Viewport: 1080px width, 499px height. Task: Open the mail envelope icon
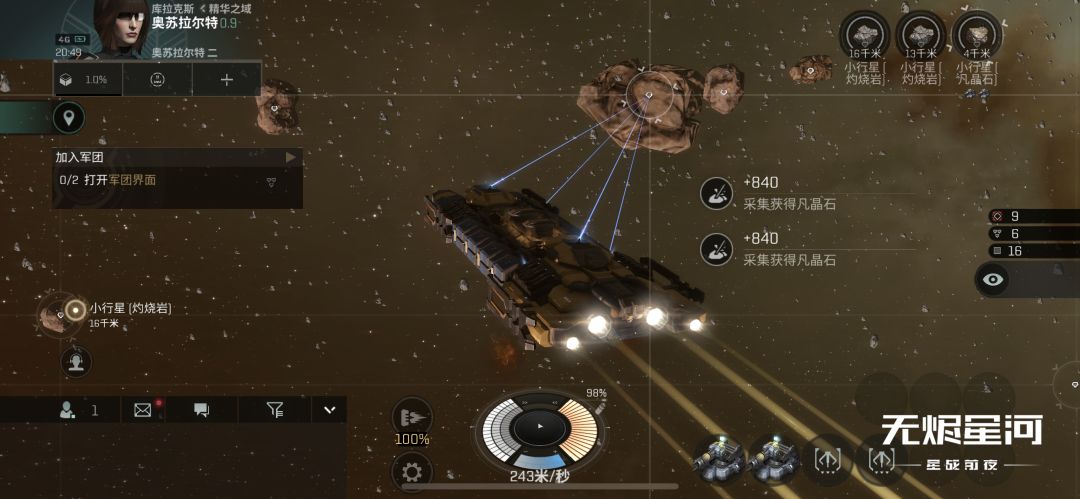(x=142, y=409)
